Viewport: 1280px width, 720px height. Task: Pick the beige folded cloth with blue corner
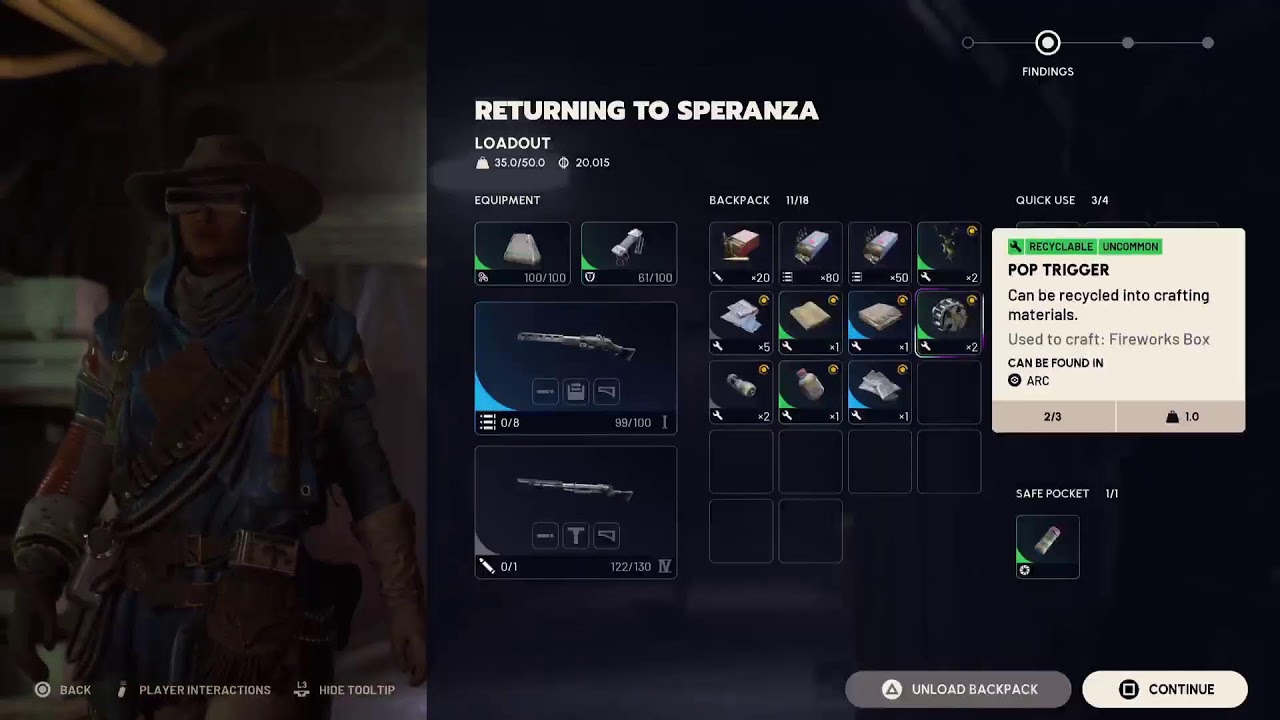[880, 323]
